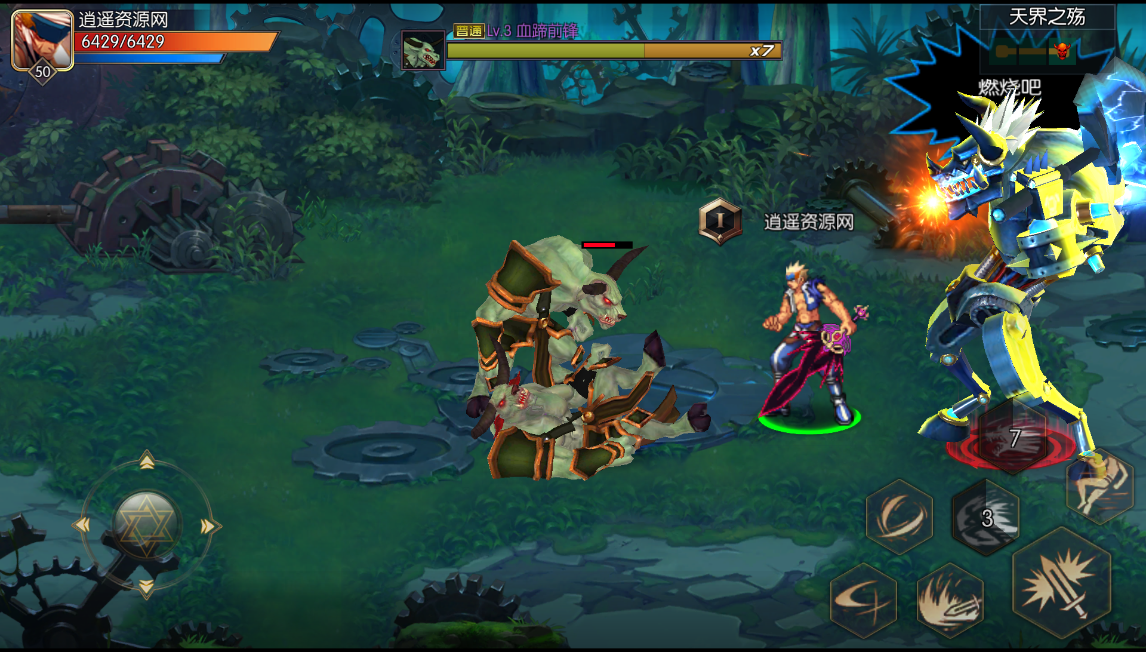Select the dragon skill on 7-second cooldown
This screenshot has width=1146, height=652.
click(x=1012, y=438)
